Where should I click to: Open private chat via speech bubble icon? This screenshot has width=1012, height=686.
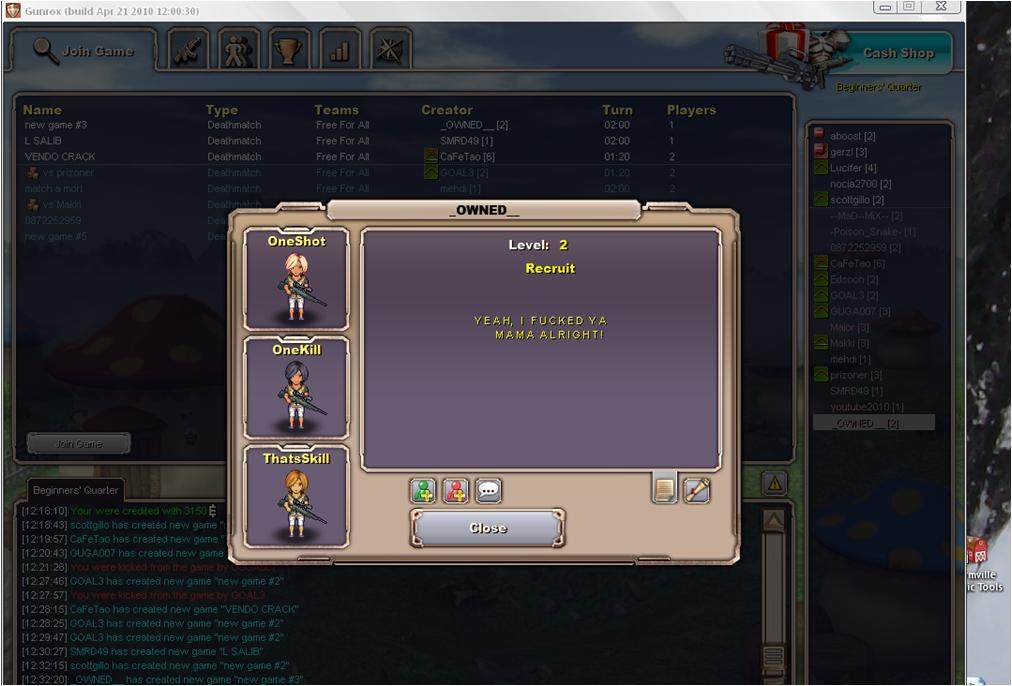488,491
